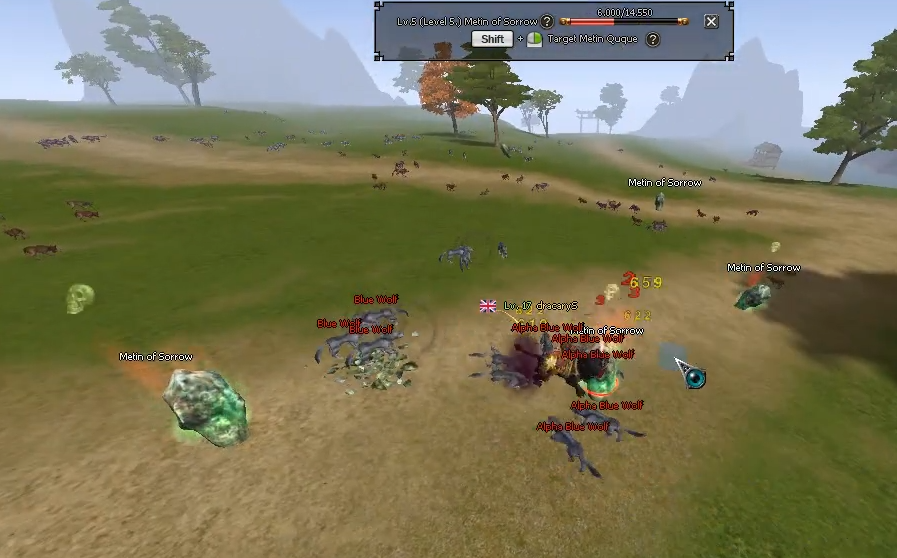Open help icon beside Metin of Sorrow name
Viewport: 897px width, 558px height.
tap(547, 21)
